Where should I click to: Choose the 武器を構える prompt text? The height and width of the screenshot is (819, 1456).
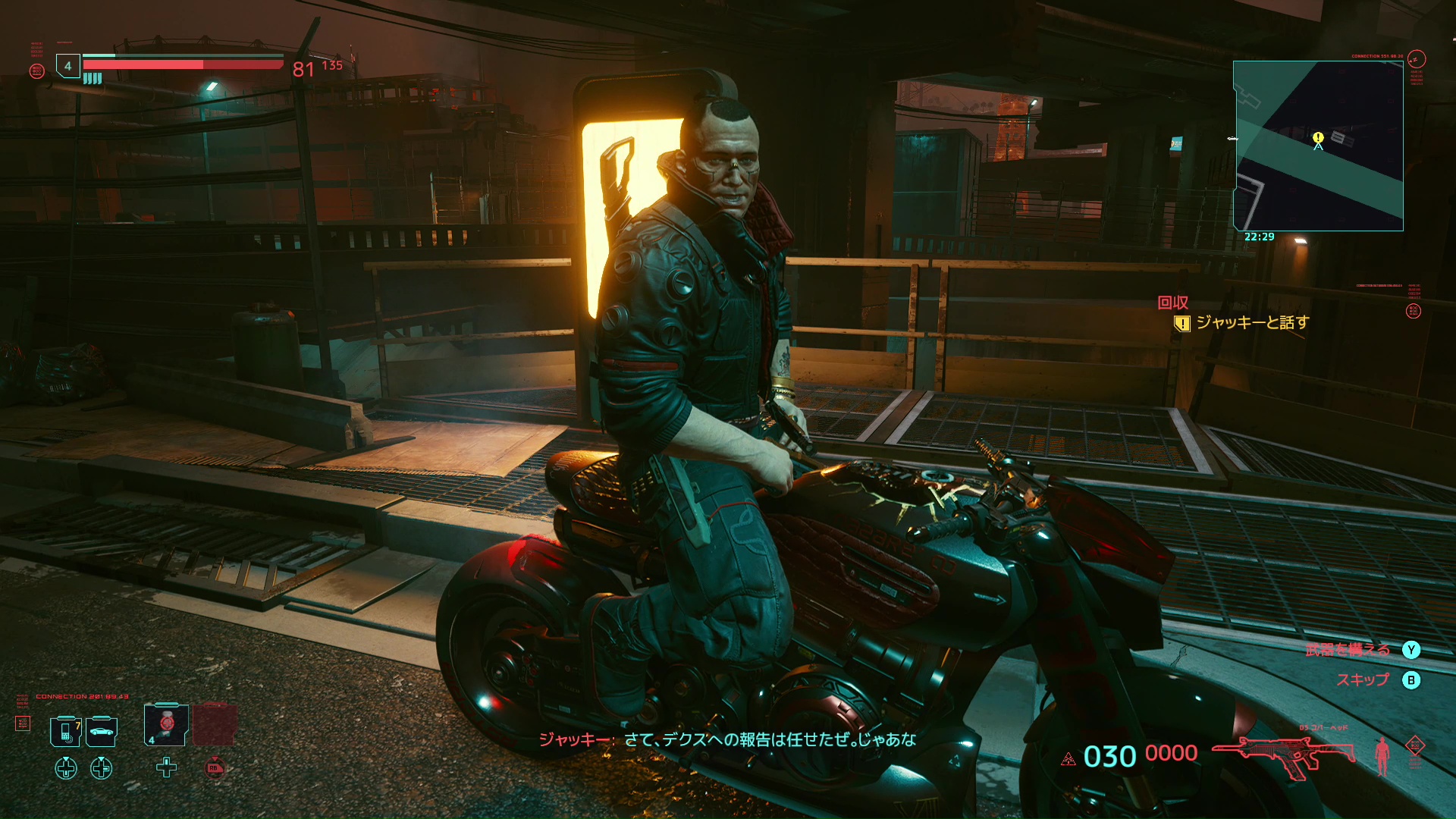point(1348,650)
